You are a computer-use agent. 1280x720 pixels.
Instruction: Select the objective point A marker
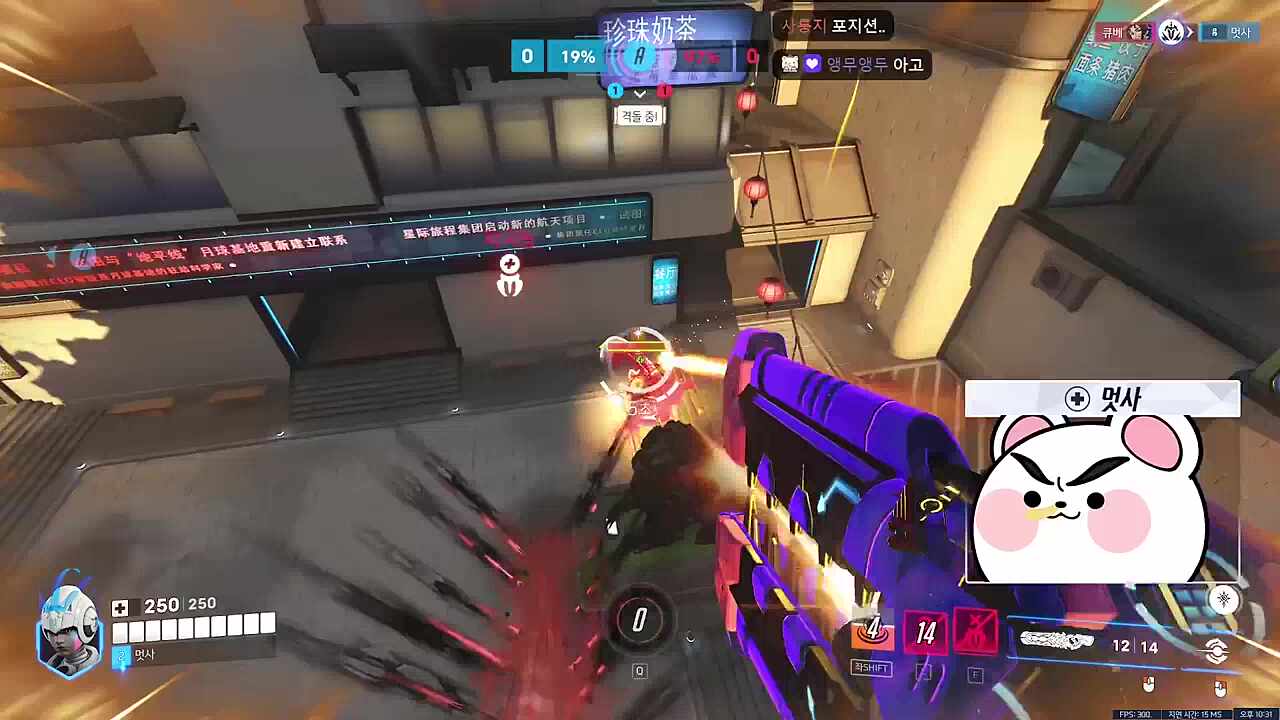pyautogui.click(x=638, y=57)
